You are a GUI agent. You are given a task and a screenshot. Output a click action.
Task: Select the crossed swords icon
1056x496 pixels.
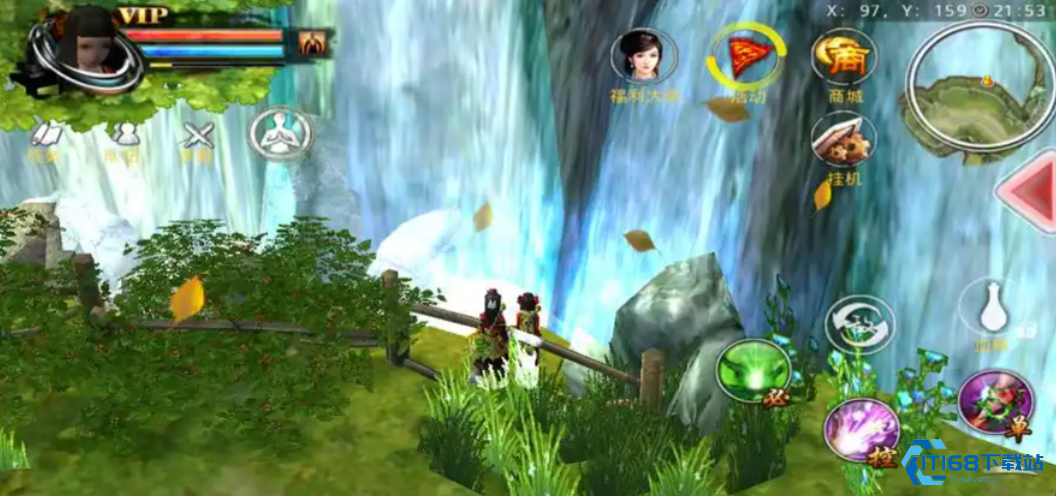197,135
